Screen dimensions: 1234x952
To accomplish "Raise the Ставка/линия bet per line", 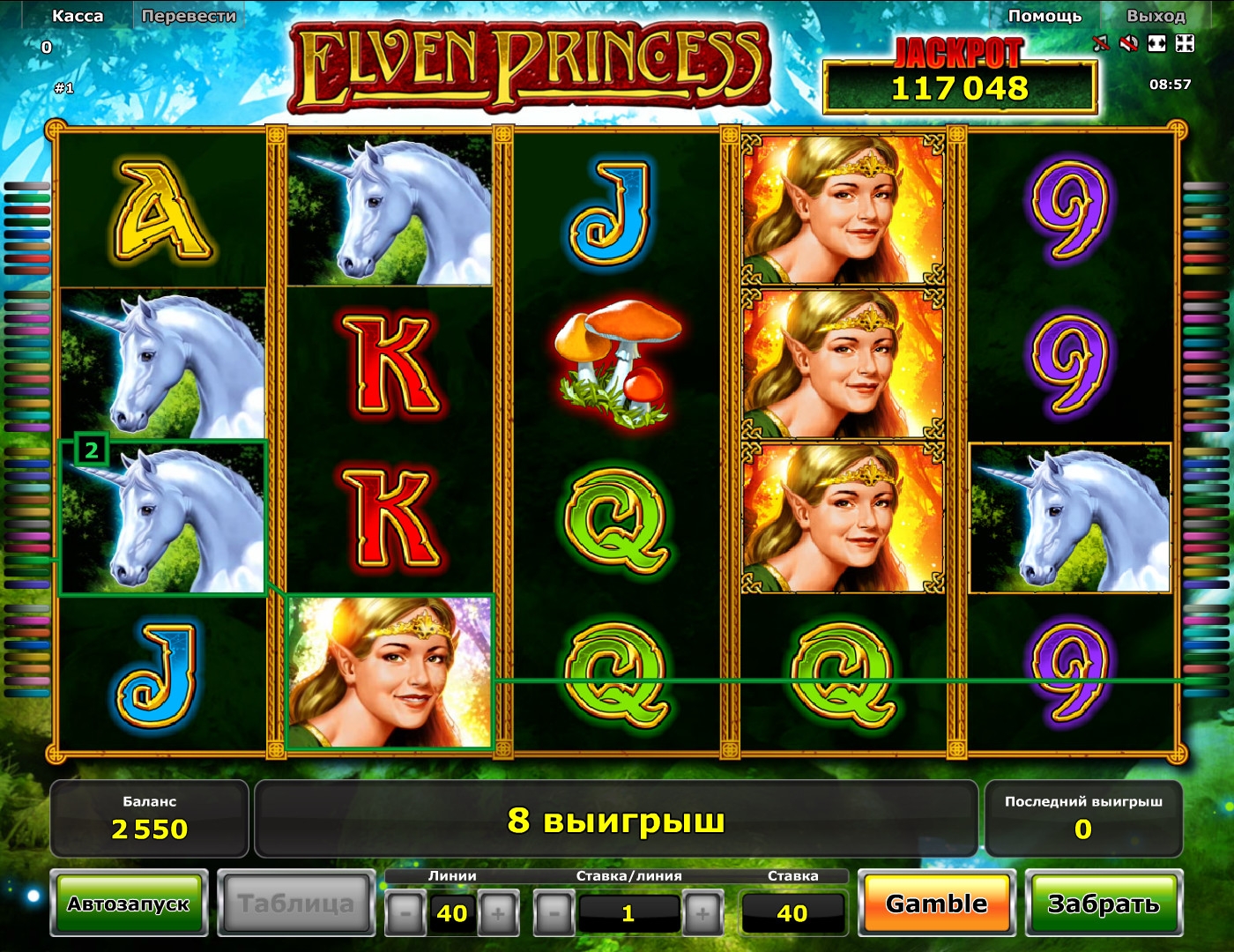I will [x=702, y=913].
